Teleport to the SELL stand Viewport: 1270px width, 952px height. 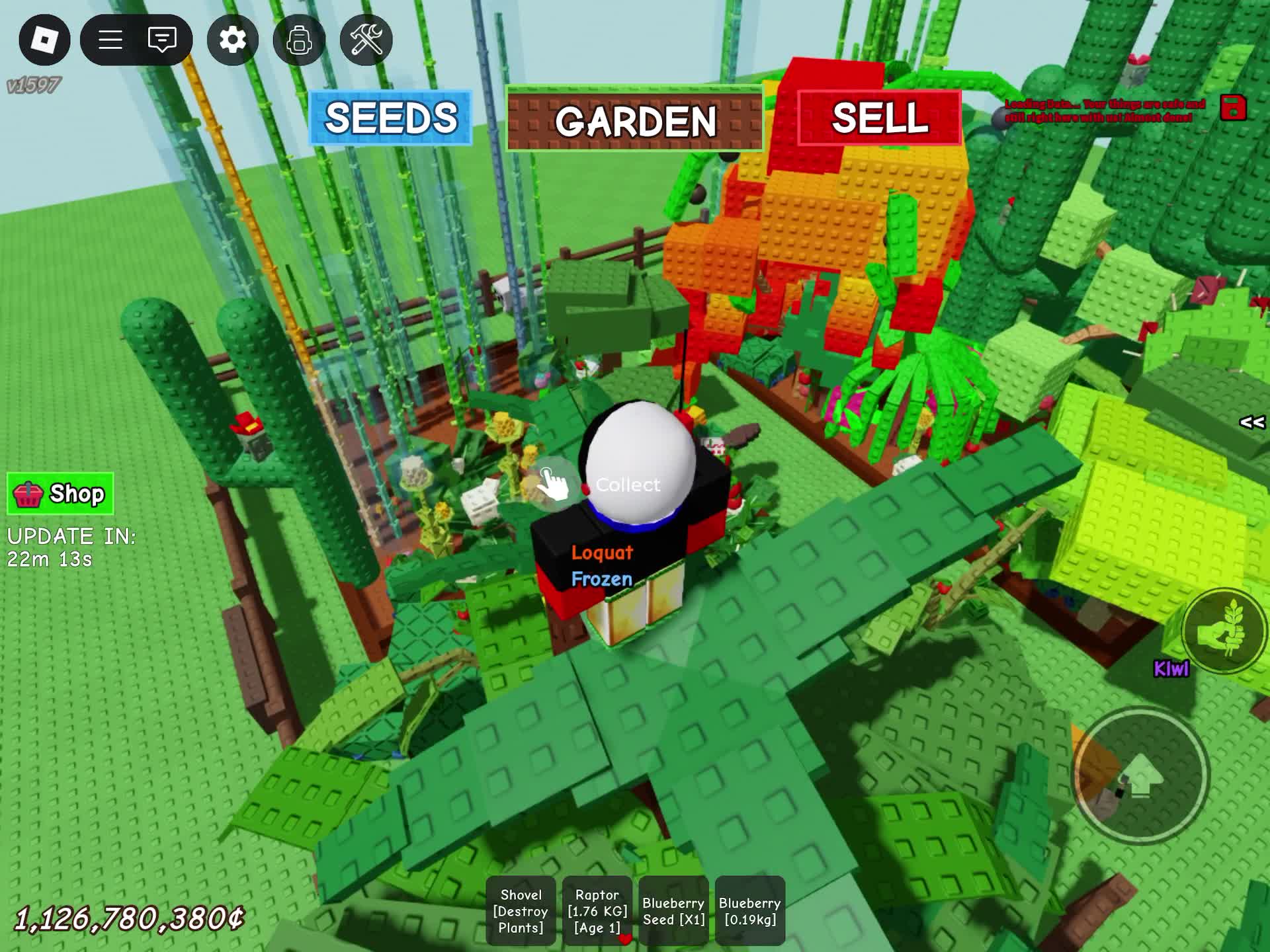[x=879, y=118]
